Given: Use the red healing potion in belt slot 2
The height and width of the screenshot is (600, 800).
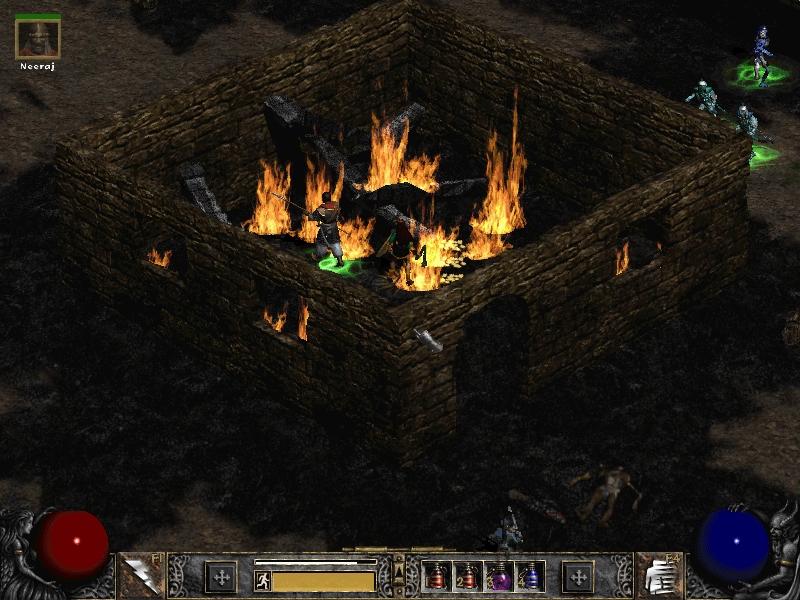Looking at the screenshot, I should 467,577.
